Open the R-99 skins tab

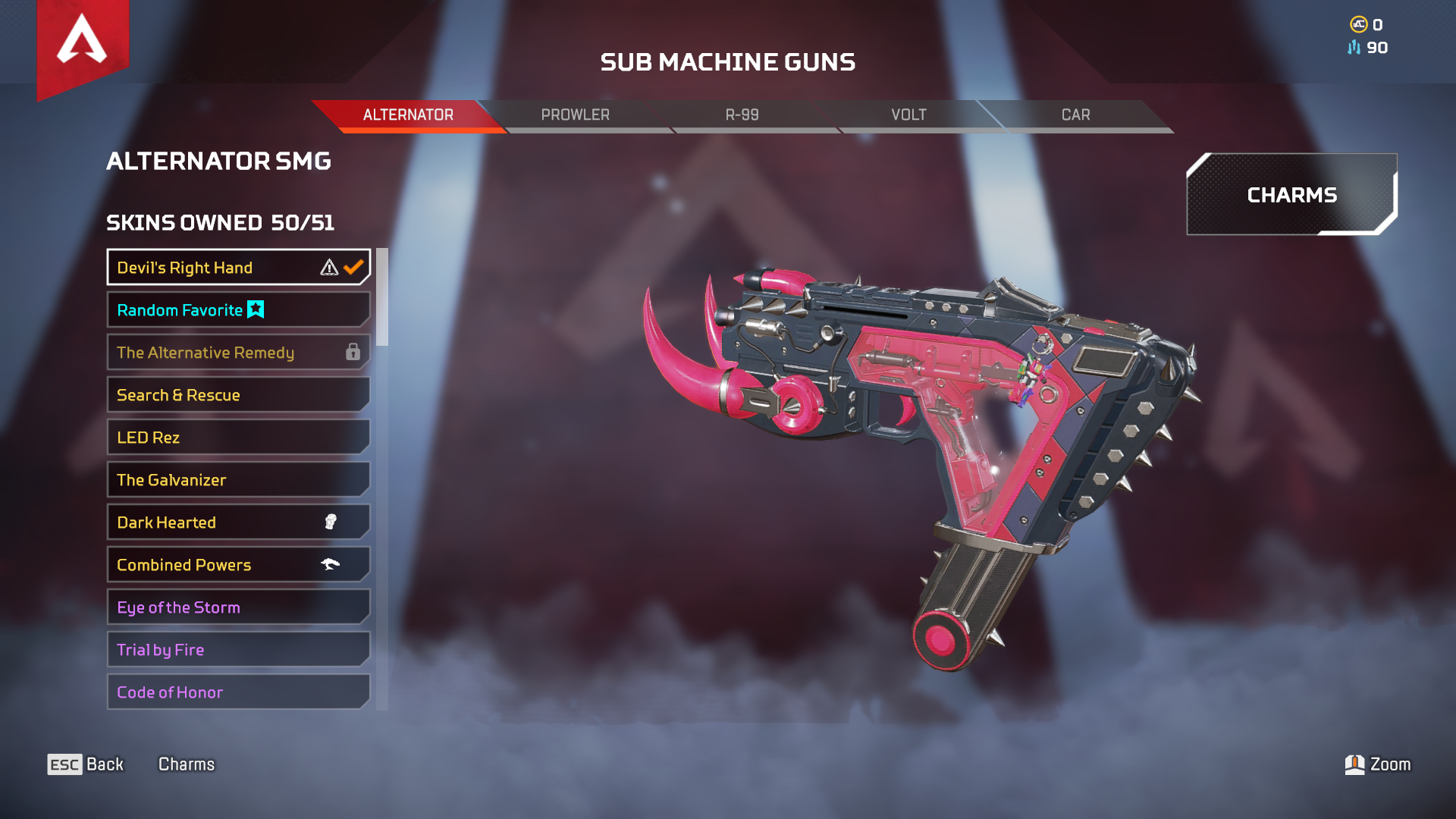tap(742, 115)
